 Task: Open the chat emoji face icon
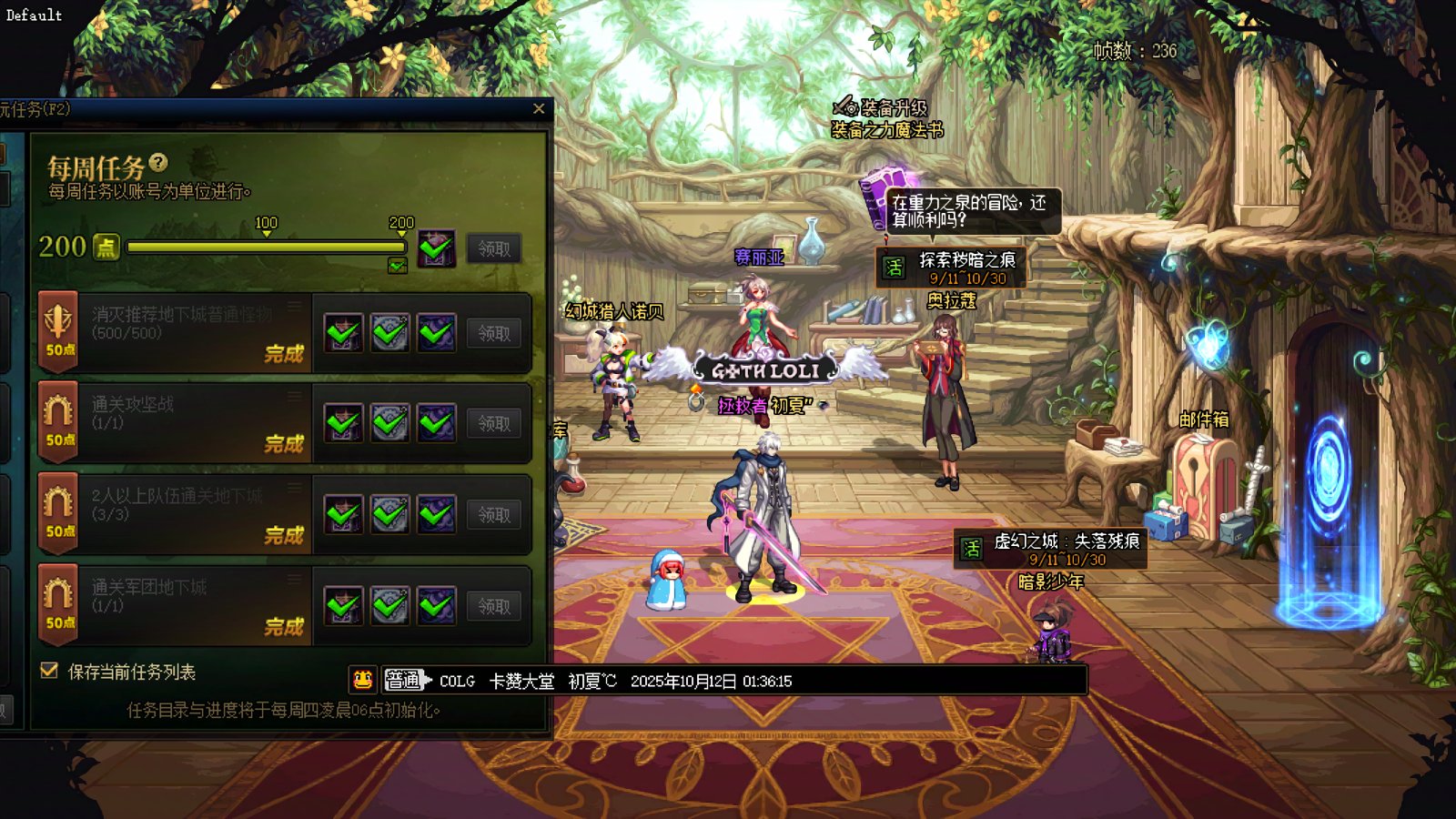362,680
